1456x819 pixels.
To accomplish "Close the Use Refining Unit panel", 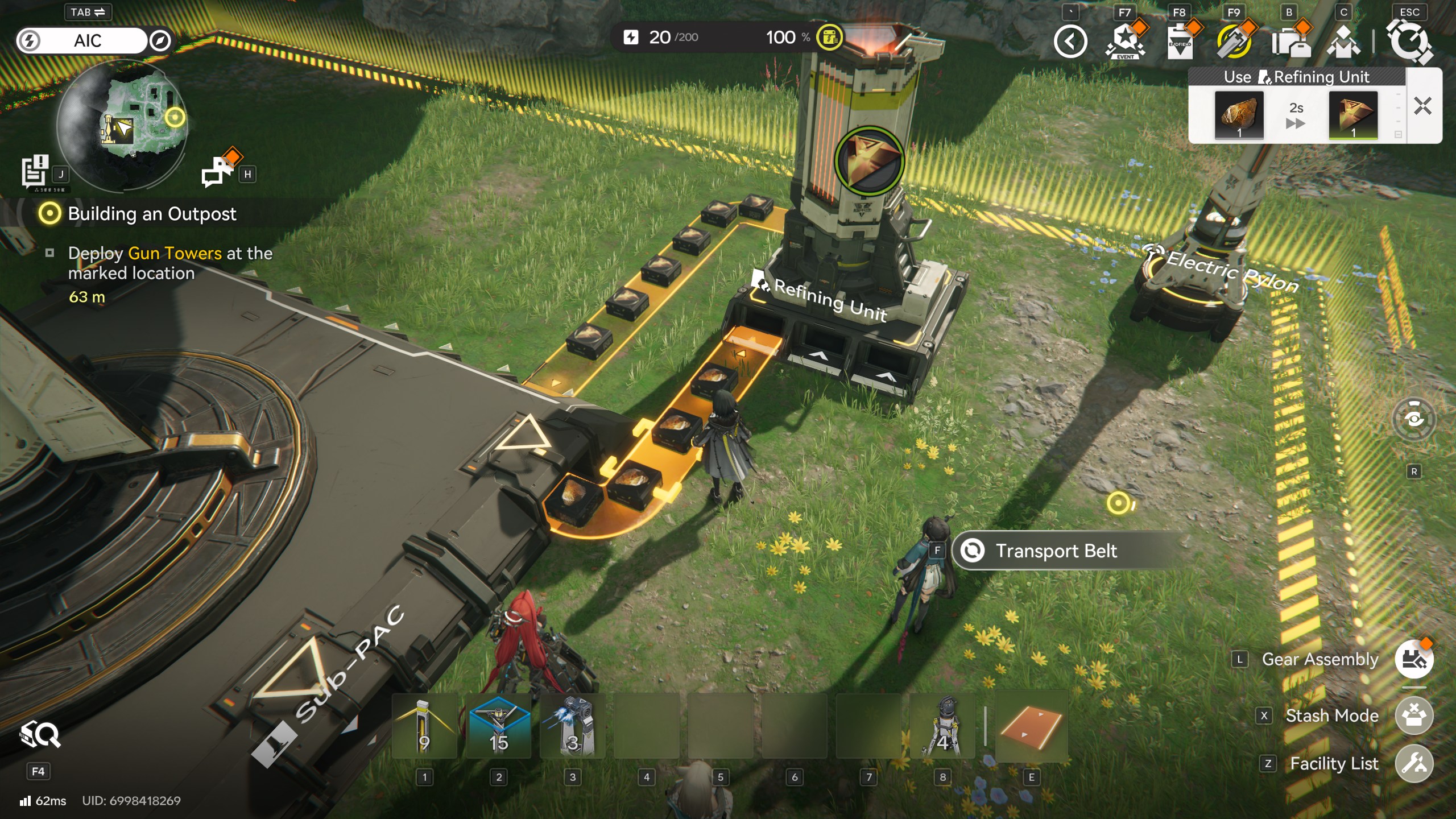I will click(1422, 106).
